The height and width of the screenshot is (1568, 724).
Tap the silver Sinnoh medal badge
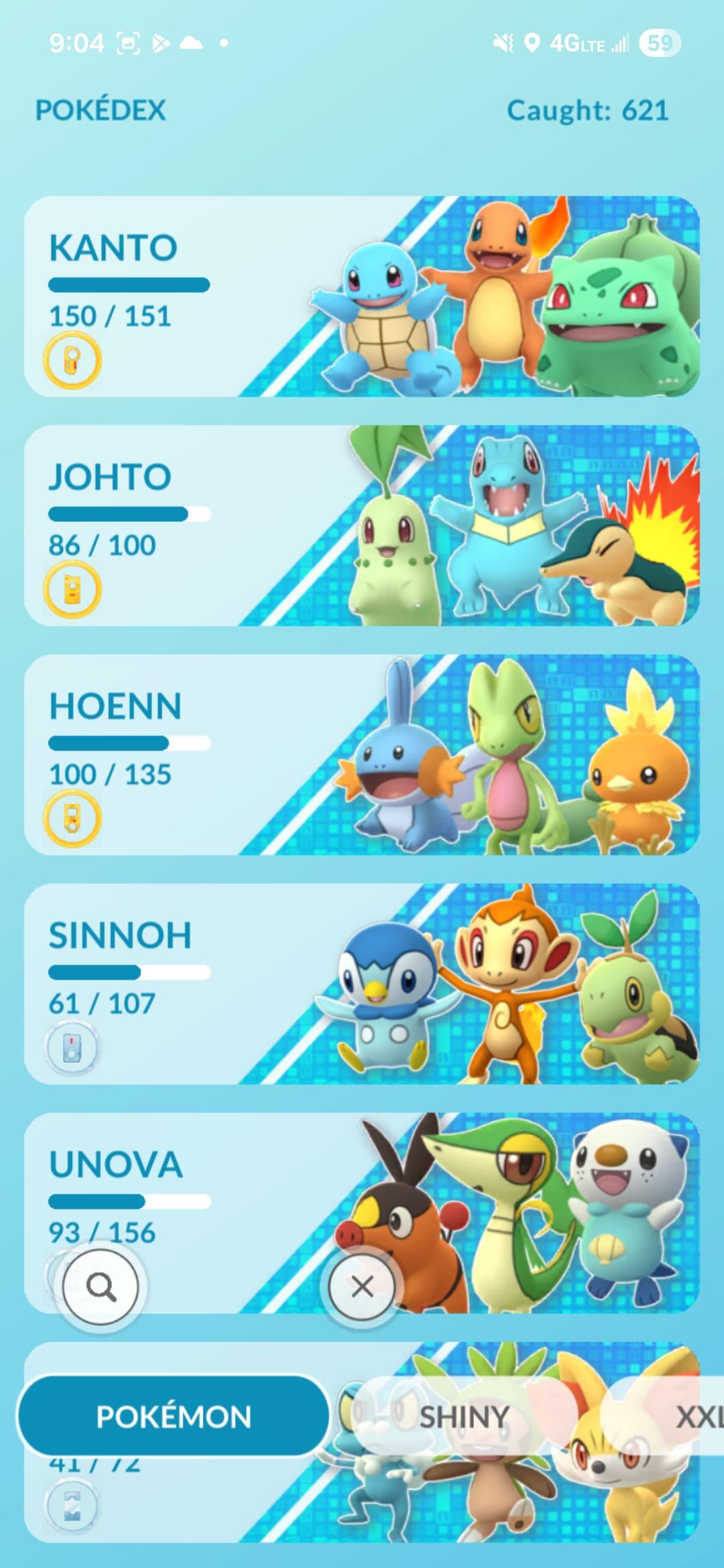pos(72,1048)
